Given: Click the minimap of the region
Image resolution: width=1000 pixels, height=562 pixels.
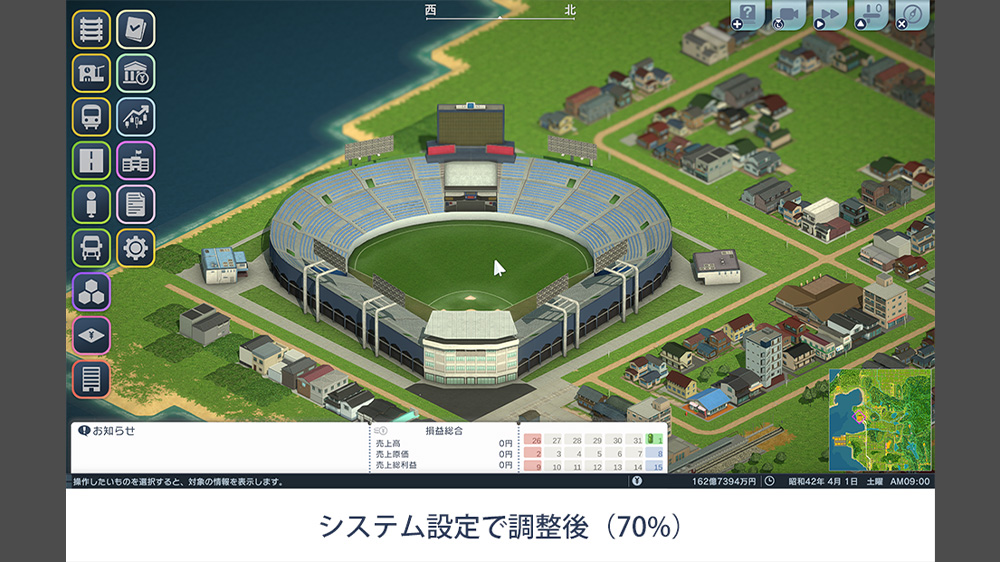Looking at the screenshot, I should pos(880,420).
